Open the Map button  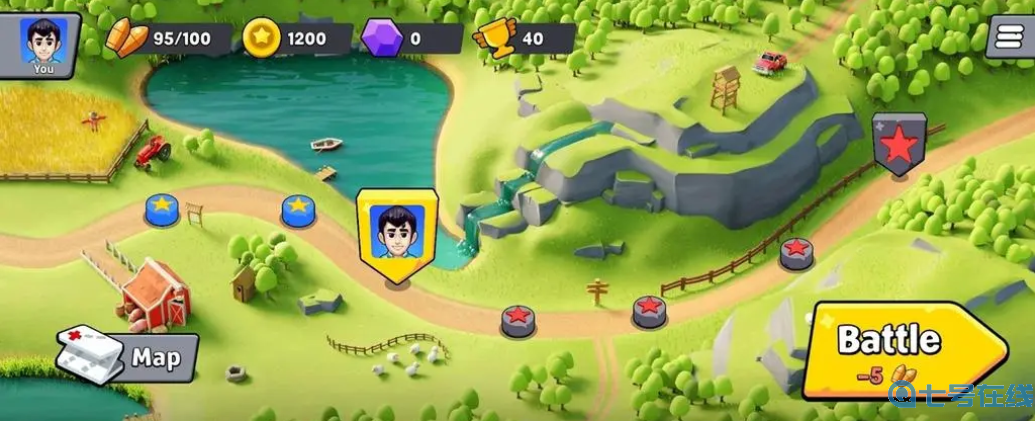130,356
